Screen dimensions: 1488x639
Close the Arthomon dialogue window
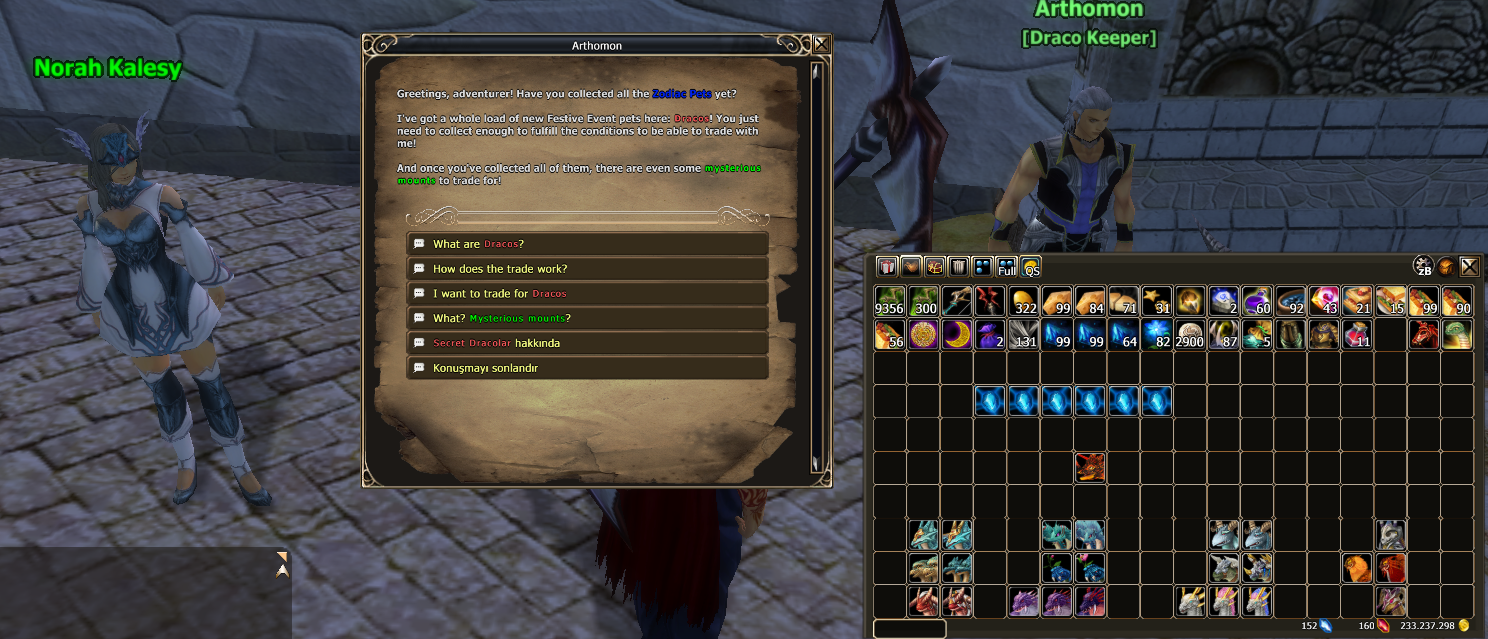[x=821, y=44]
